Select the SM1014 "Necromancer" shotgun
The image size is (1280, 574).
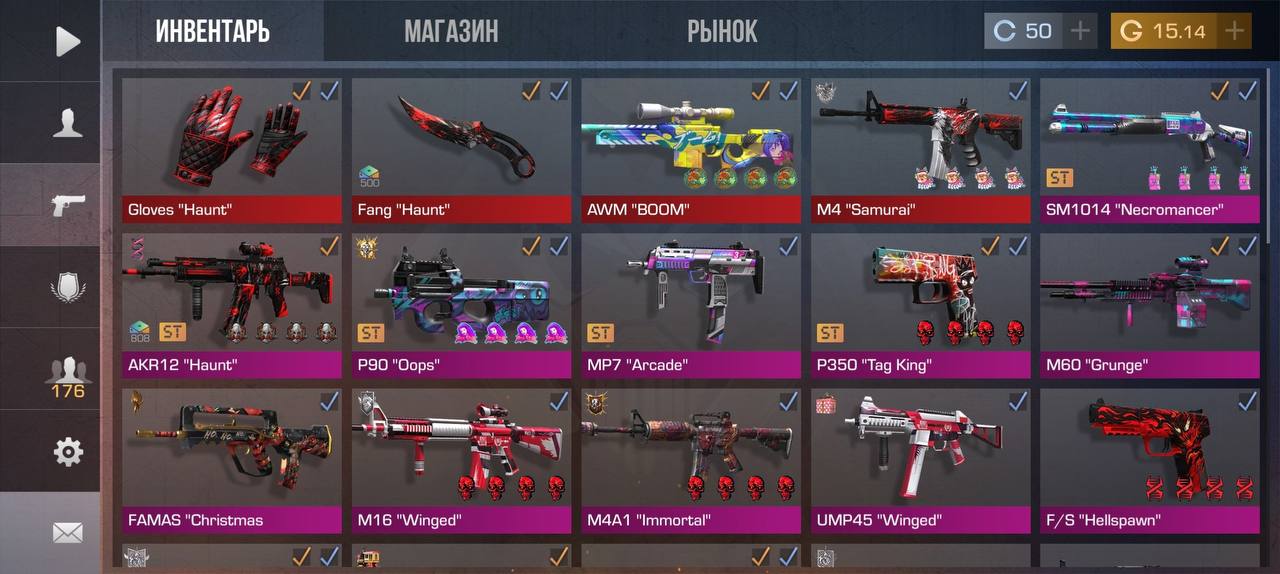[x=1150, y=150]
